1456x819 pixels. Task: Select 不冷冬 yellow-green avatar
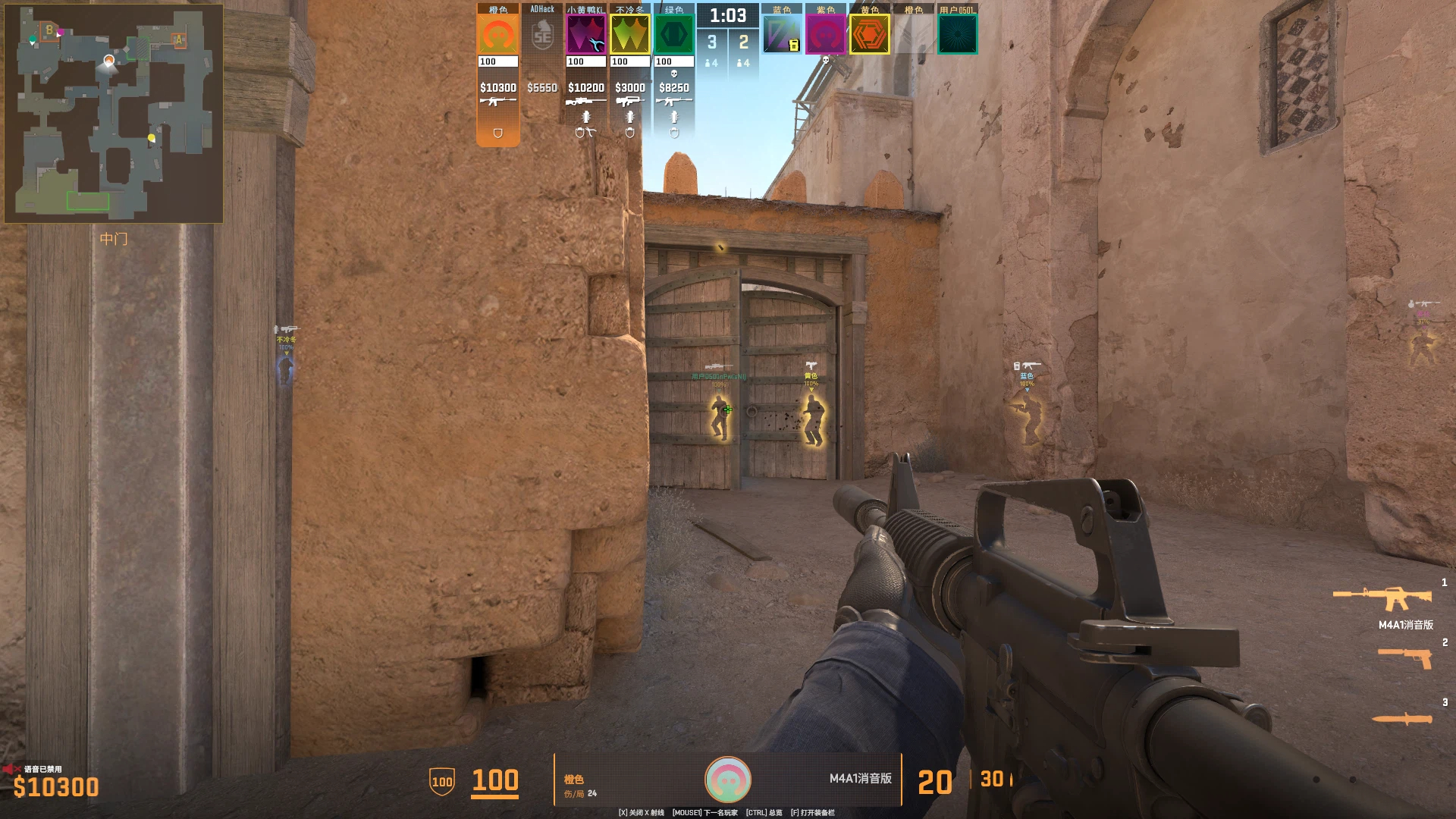point(629,35)
